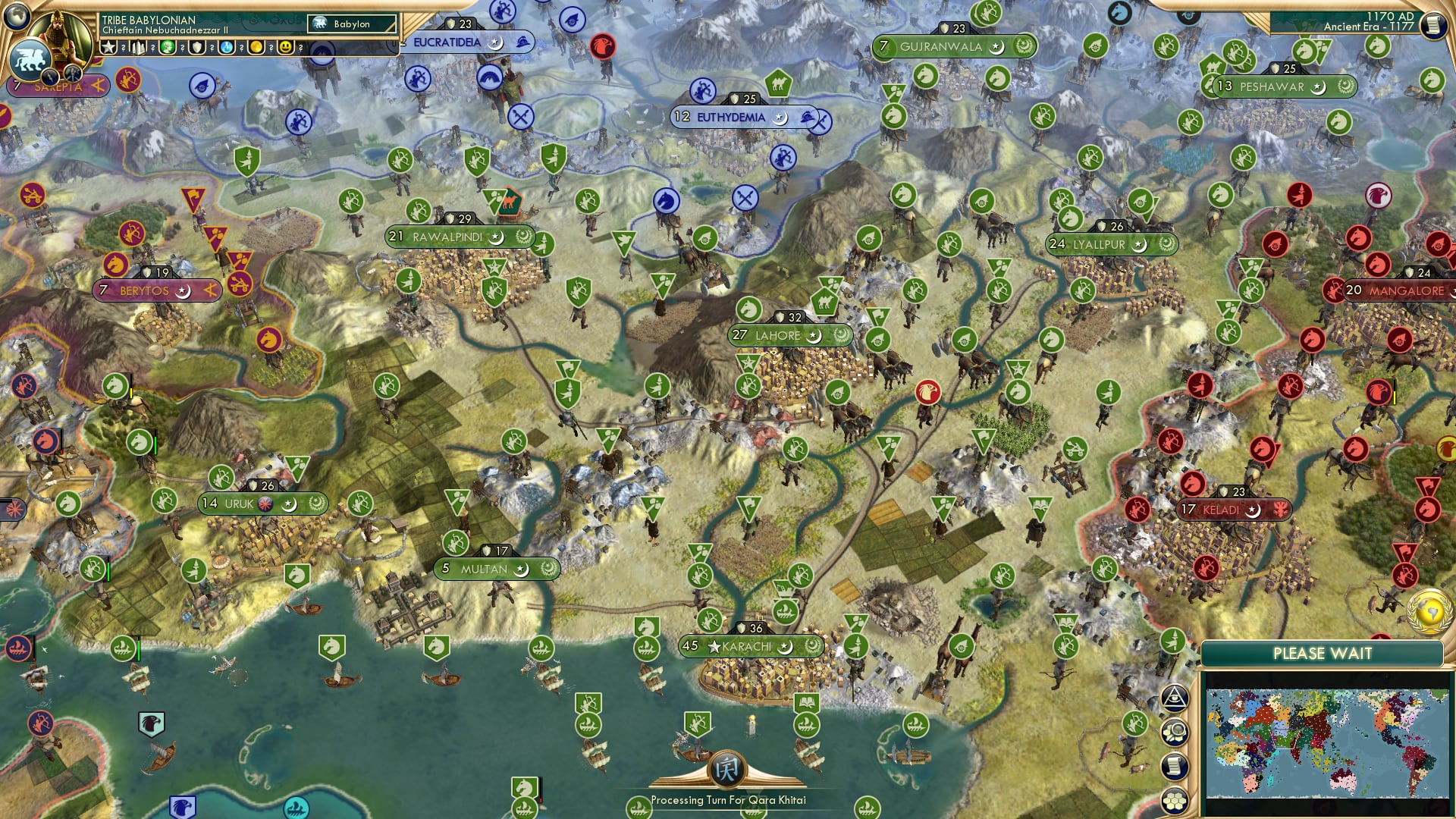This screenshot has width=1456, height=819.
Task: Click the green culture icon
Action: [168, 47]
